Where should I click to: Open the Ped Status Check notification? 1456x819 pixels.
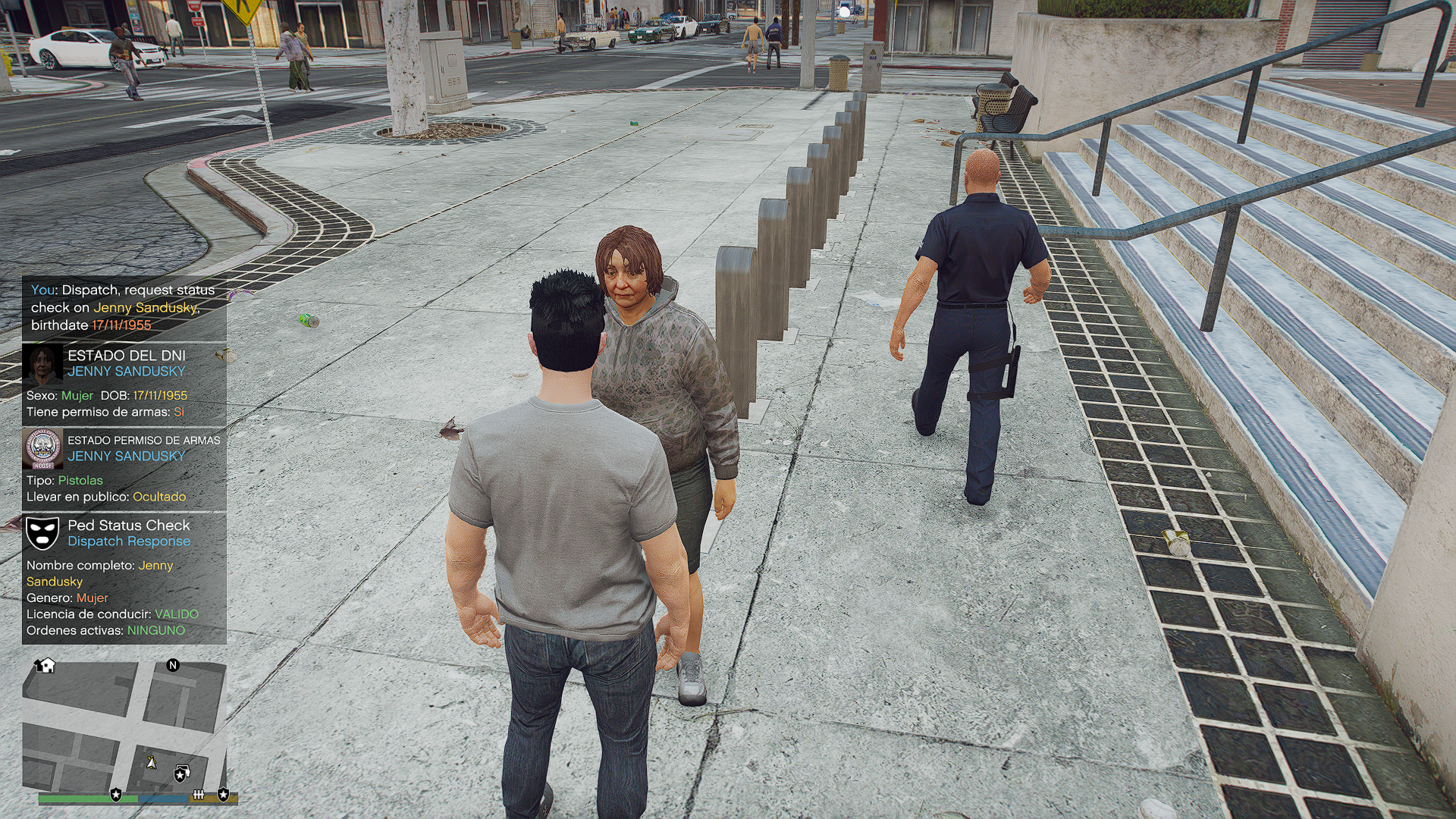(x=124, y=578)
